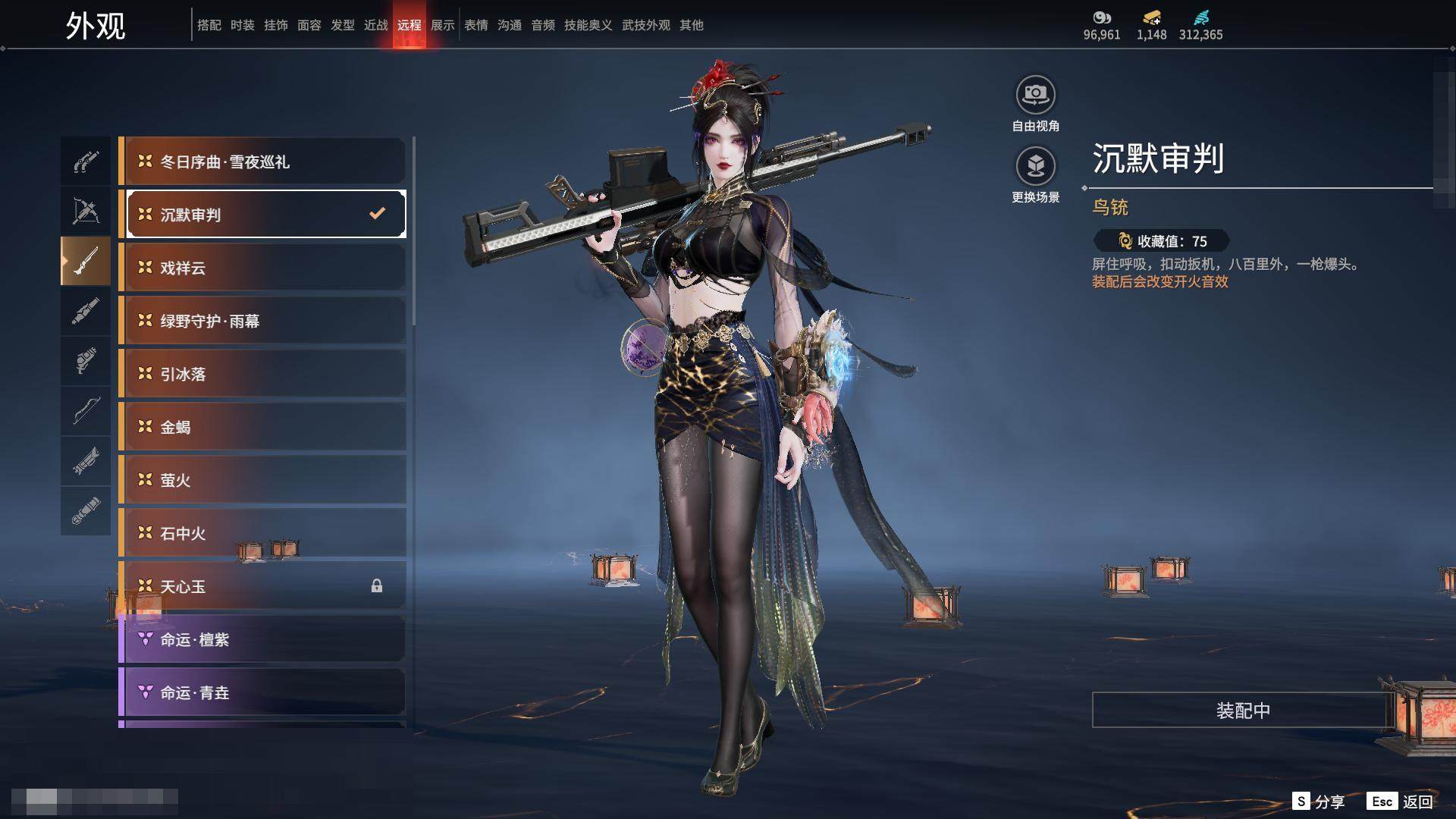Select the 绿野守护·雨幕 skin
The image size is (1456, 819).
(x=262, y=321)
